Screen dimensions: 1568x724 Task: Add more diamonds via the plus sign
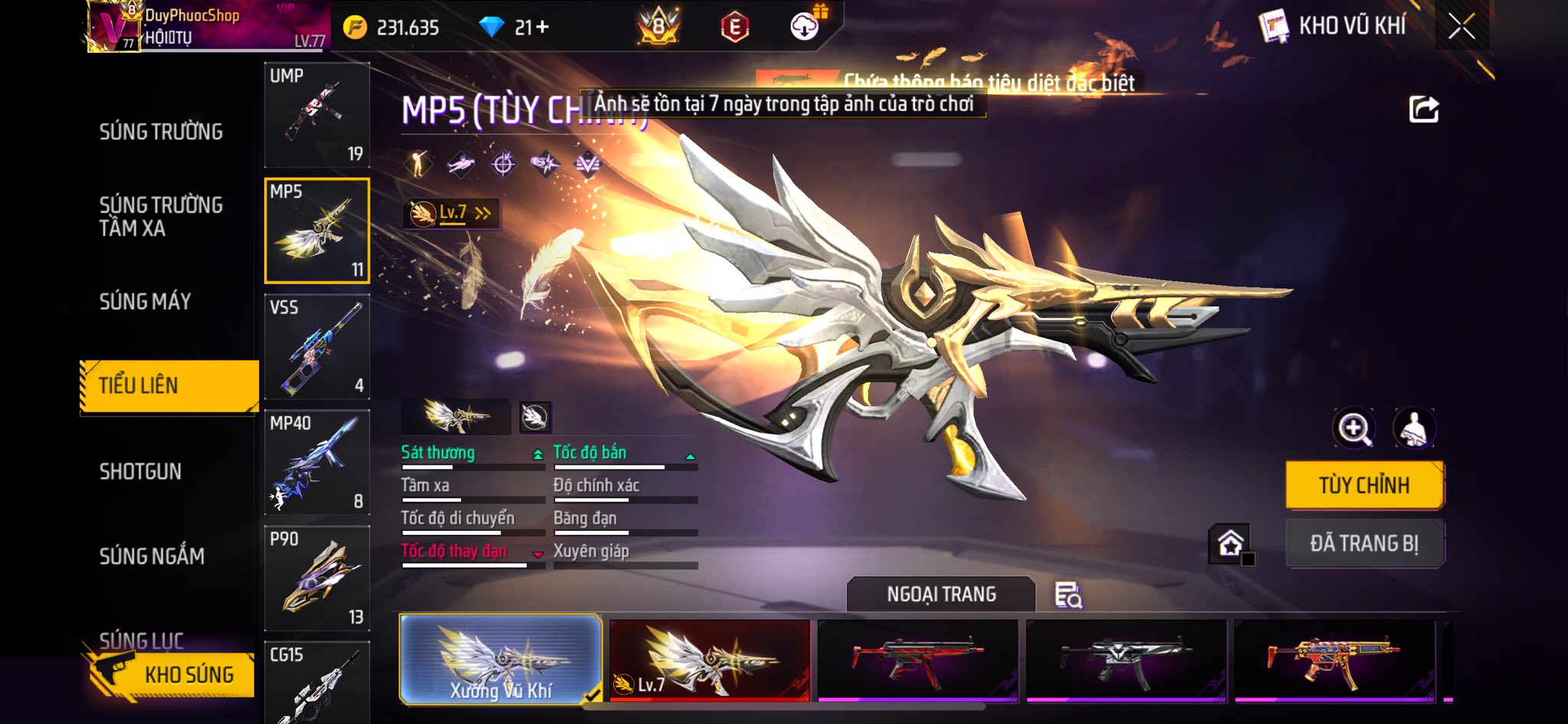543,28
